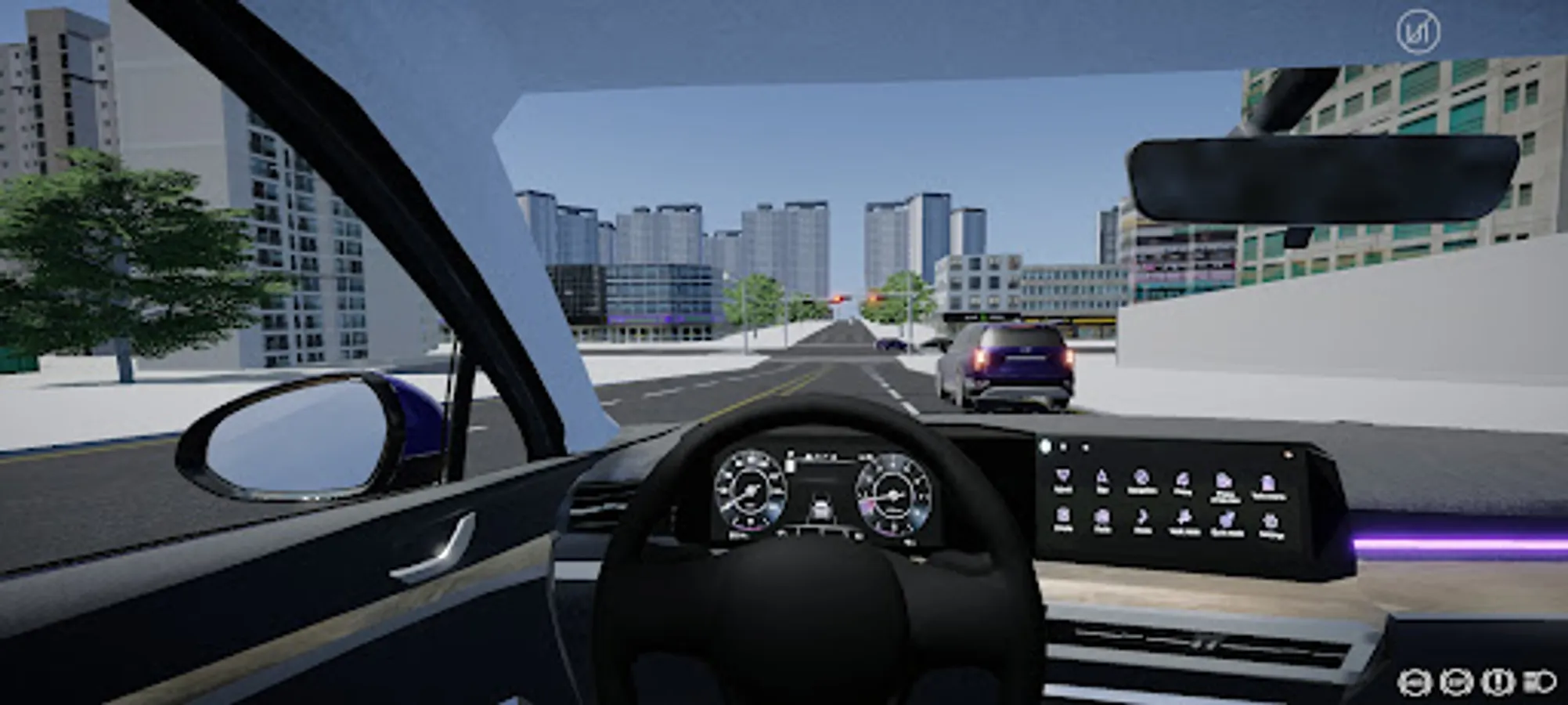Open the Radio app on the infotainment screen

click(1102, 517)
